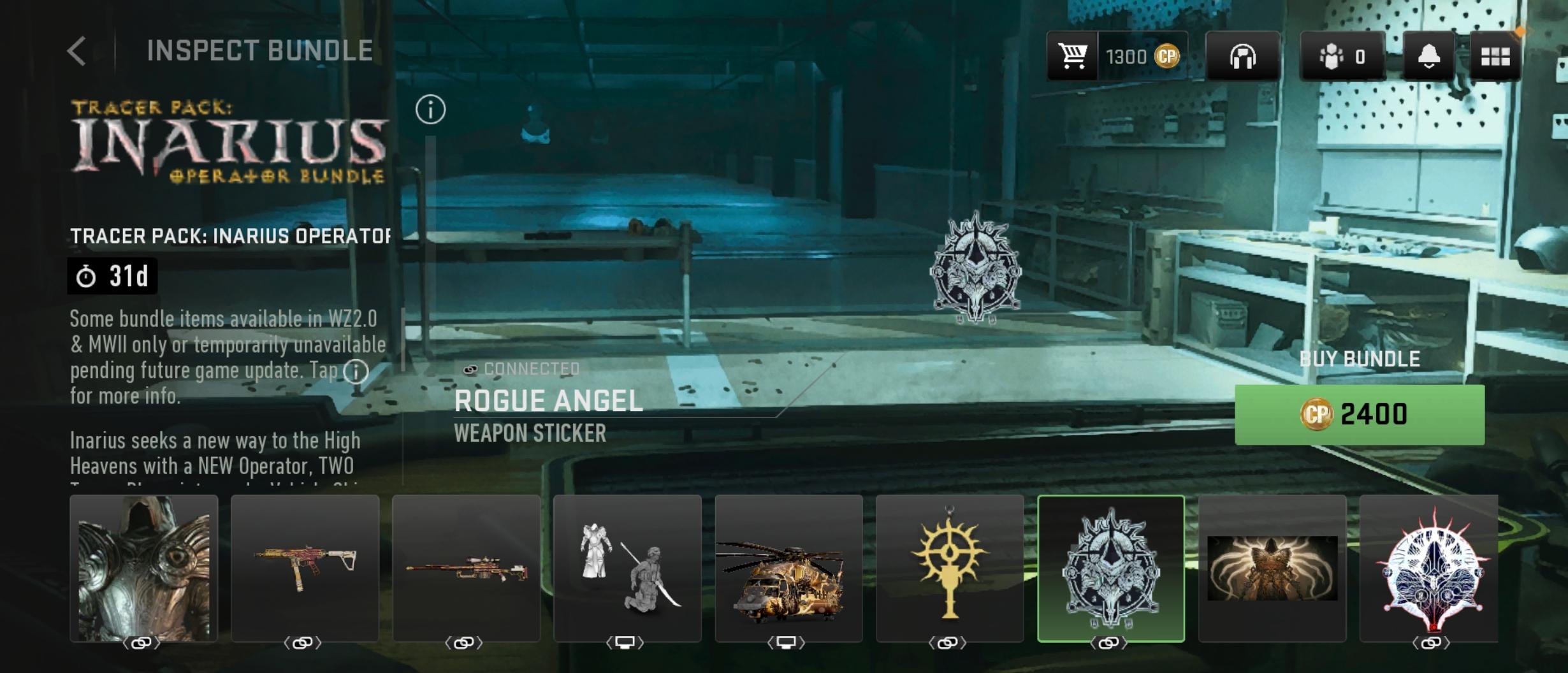Open the COD Points store cart

[1073, 56]
